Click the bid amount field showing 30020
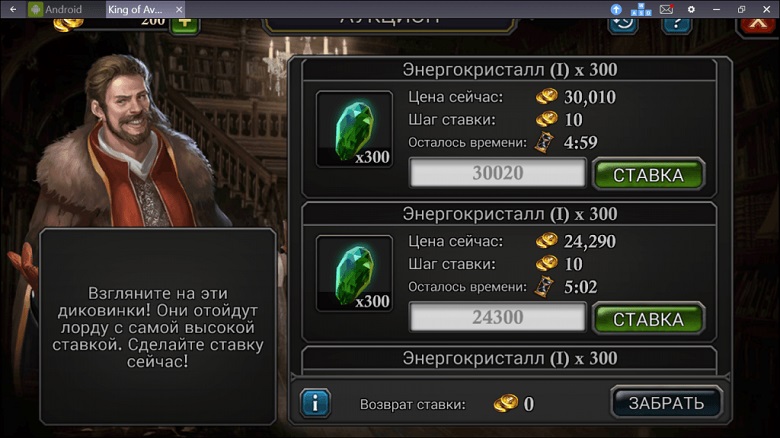The height and width of the screenshot is (438, 780). (x=497, y=173)
